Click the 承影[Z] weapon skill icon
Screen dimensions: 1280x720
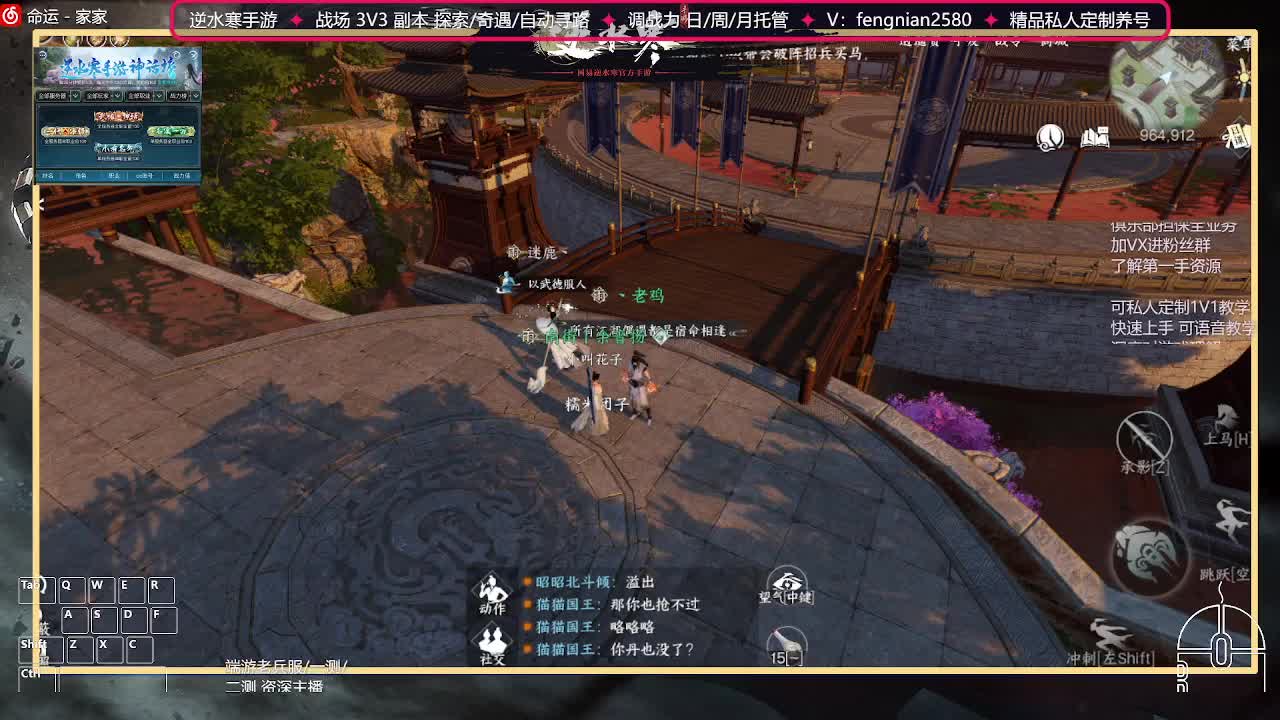coord(1144,437)
